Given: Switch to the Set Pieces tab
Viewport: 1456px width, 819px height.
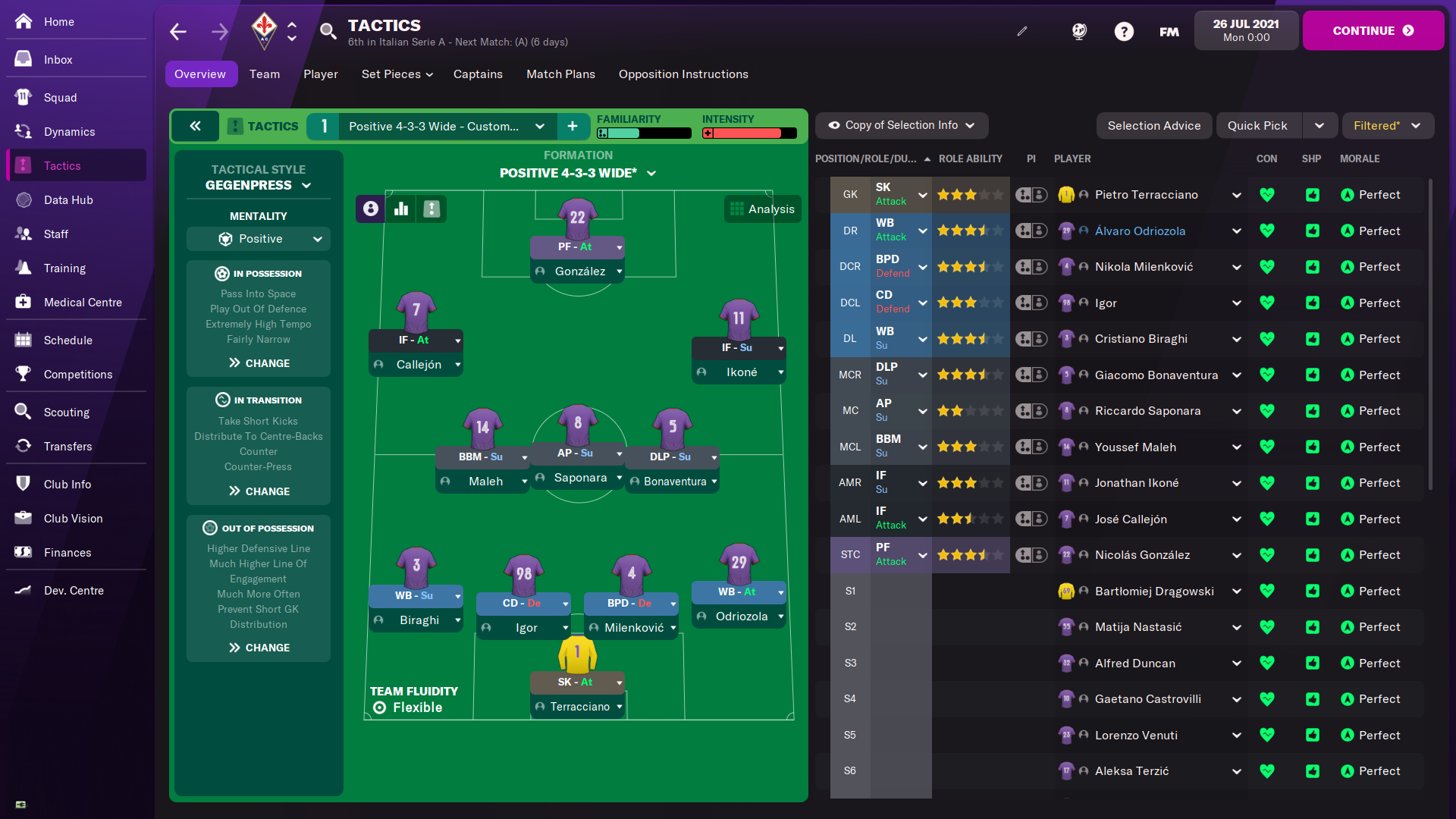Looking at the screenshot, I should [x=397, y=74].
